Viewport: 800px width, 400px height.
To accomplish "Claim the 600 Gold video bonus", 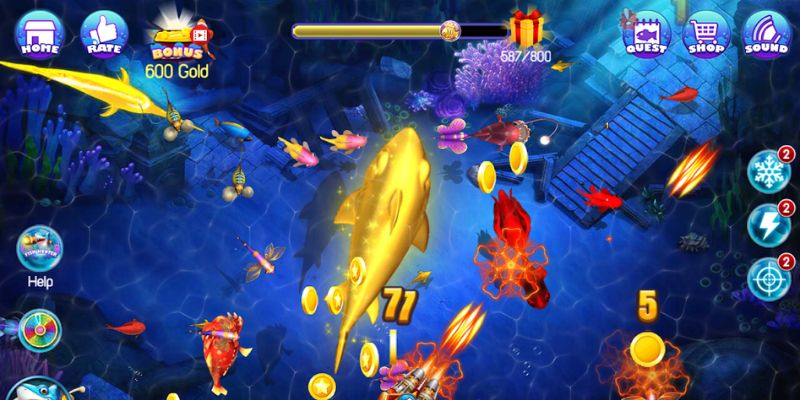I will pyautogui.click(x=178, y=40).
